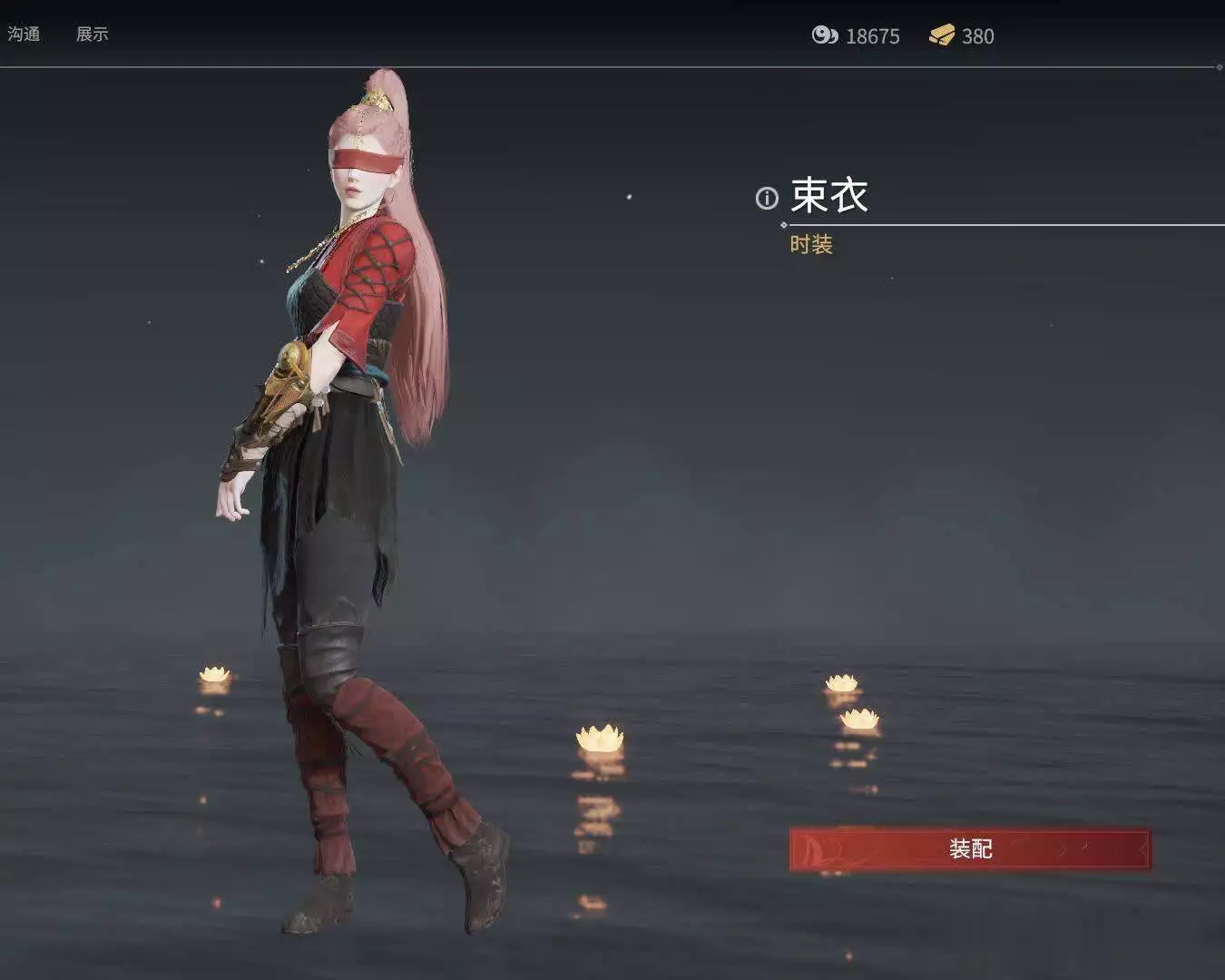This screenshot has height=980, width=1225.
Task: Click the decorative brushstroke icon on the 装配 button
Action: [814, 850]
